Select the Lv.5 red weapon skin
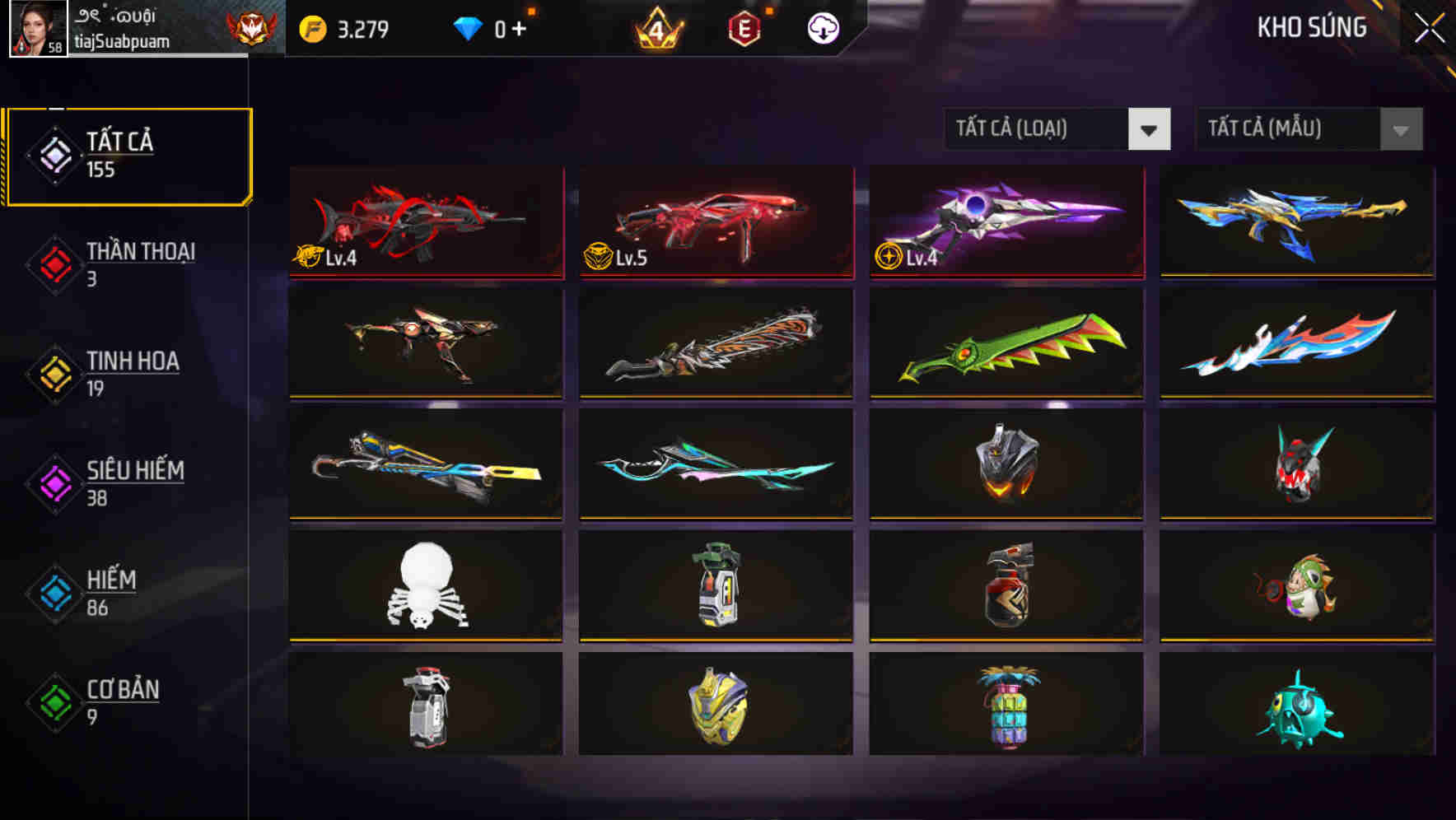This screenshot has width=1456, height=820. pos(714,222)
